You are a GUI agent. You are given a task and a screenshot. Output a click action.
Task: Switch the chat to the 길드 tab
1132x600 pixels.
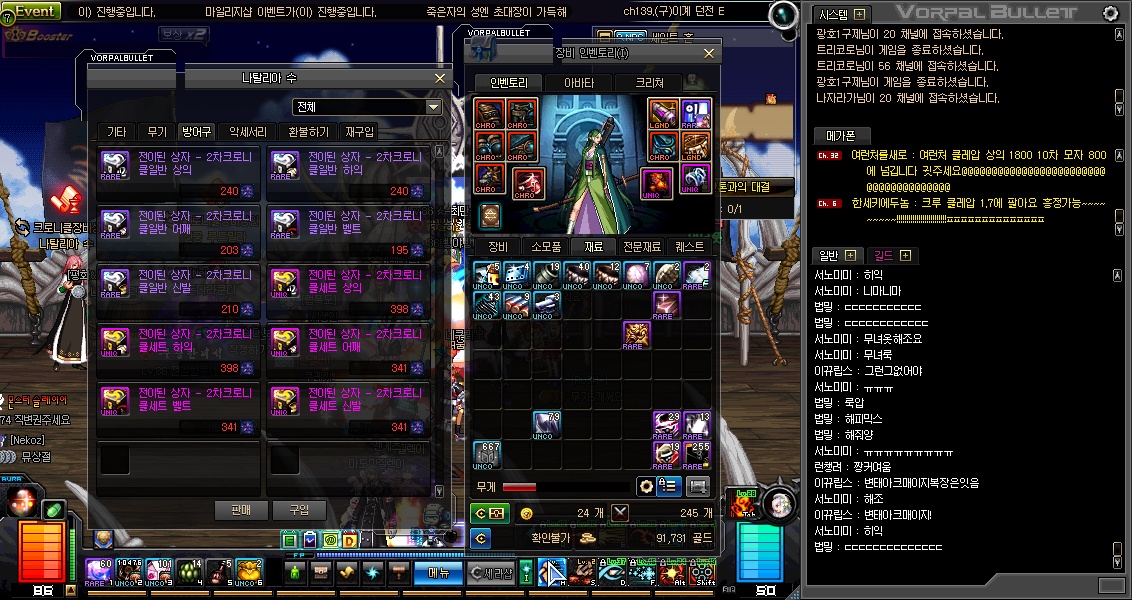(x=884, y=256)
